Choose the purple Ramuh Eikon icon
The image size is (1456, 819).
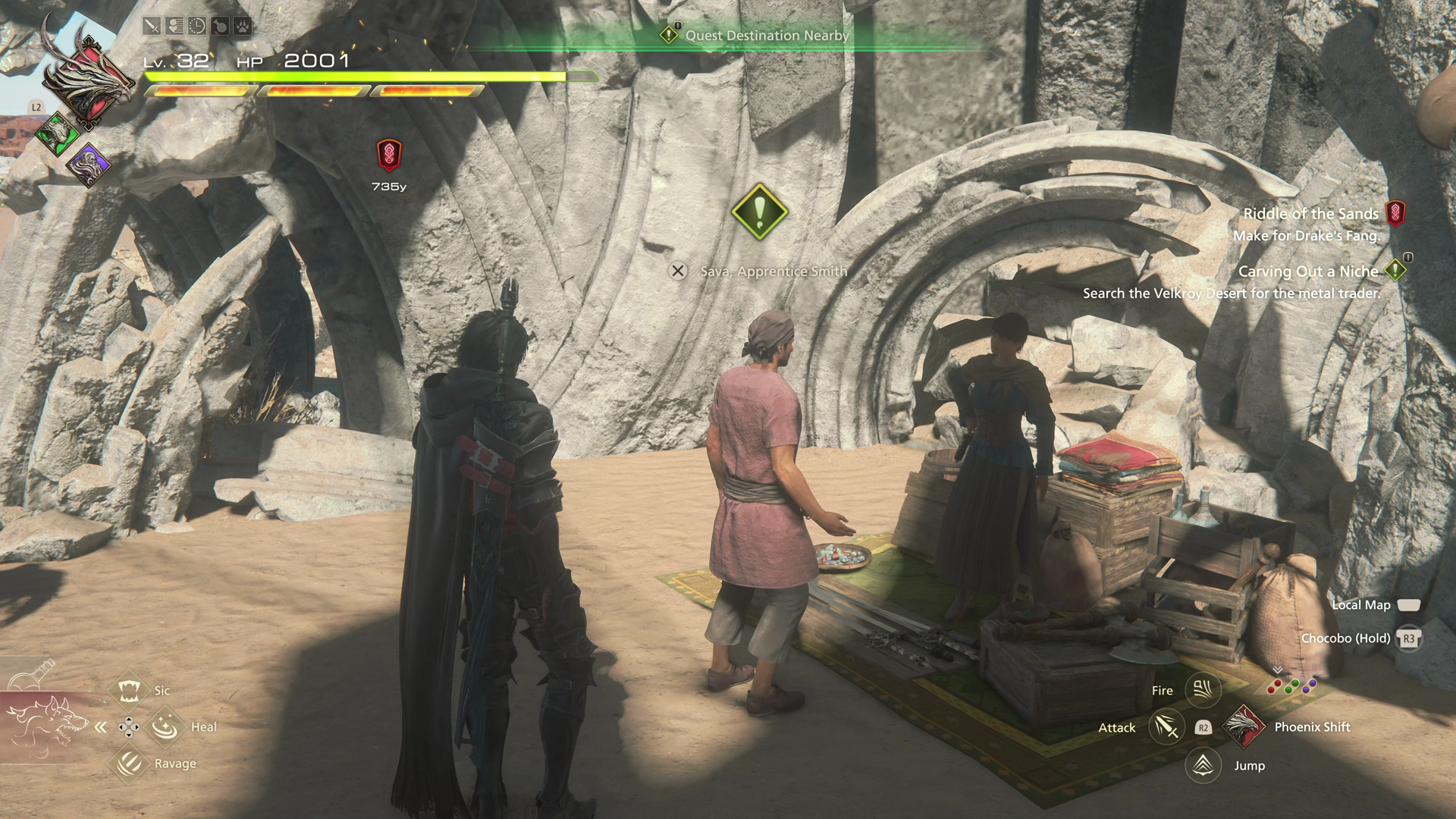tap(89, 163)
